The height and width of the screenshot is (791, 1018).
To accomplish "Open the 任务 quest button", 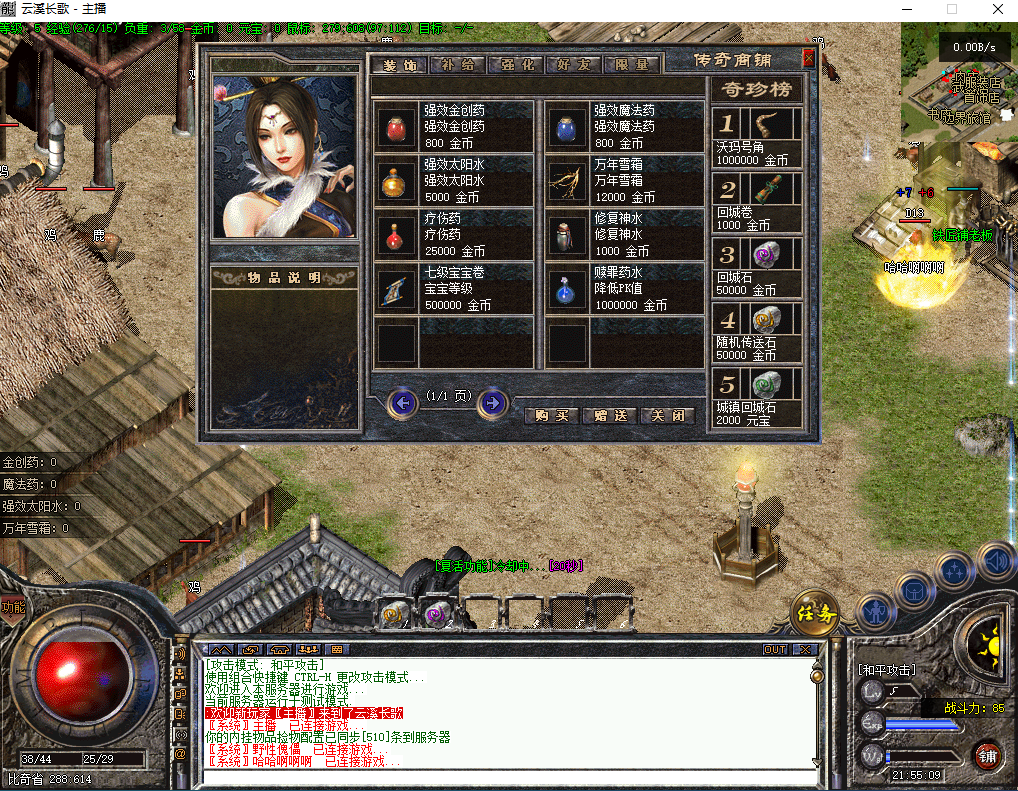I will click(x=814, y=614).
